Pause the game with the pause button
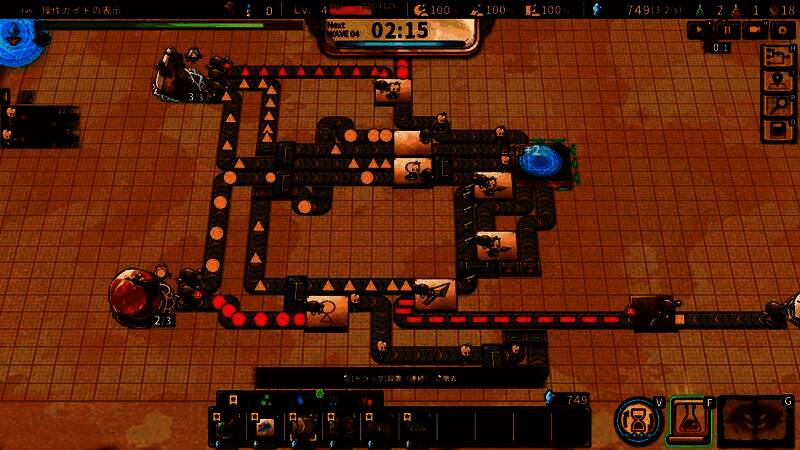The width and height of the screenshot is (800, 450). tap(727, 31)
